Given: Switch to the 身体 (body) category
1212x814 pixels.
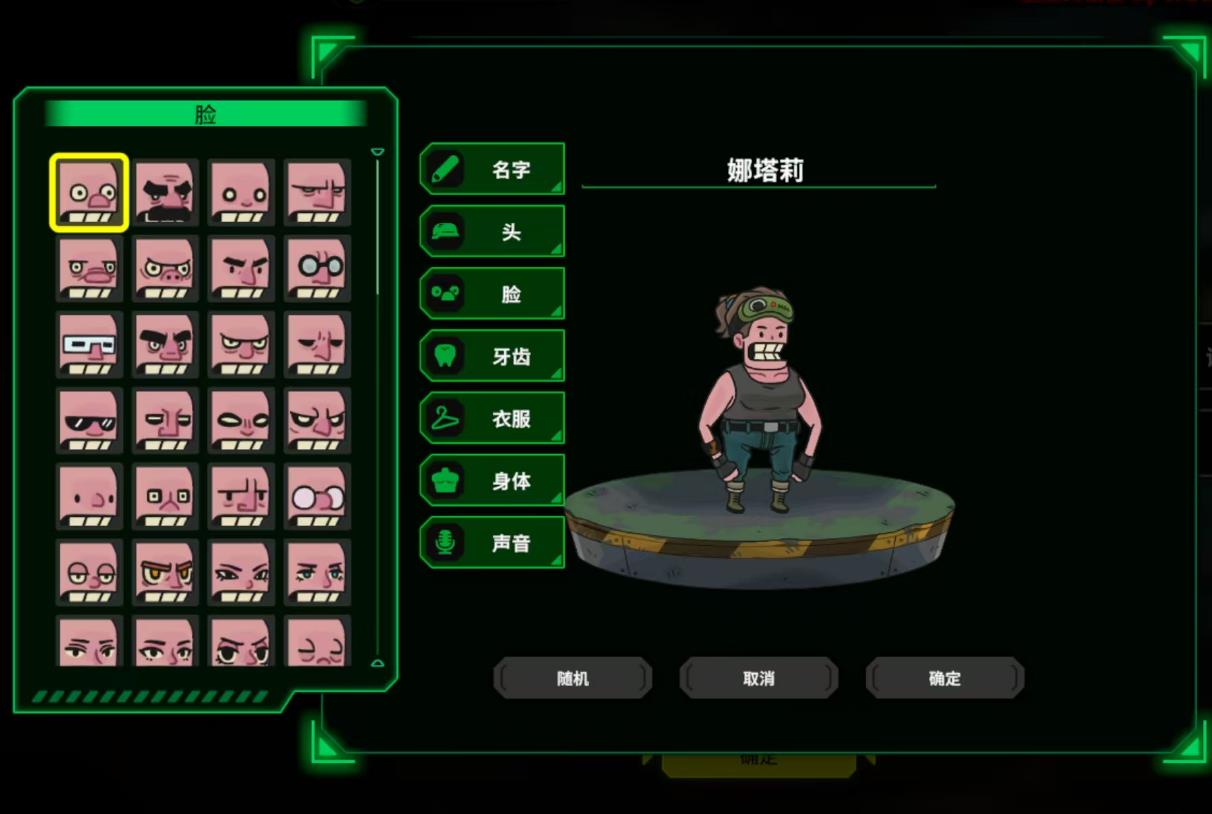Looking at the screenshot, I should (492, 480).
